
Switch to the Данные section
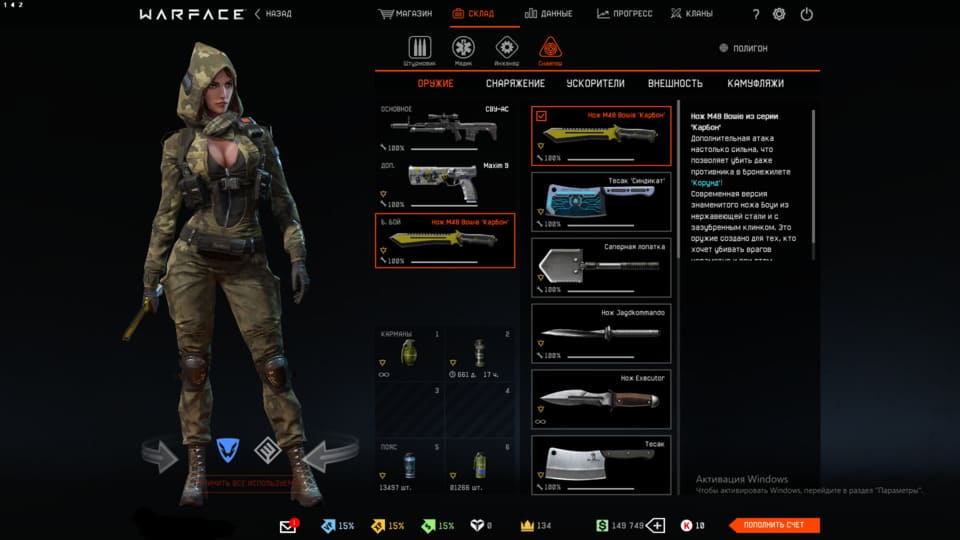[x=548, y=14]
